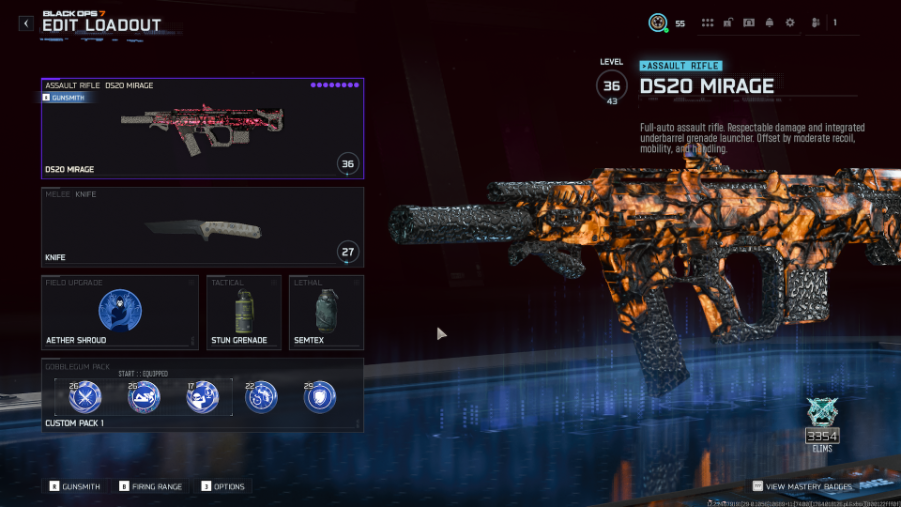Select the gobblegum showing a prone figure
Viewport: 901px width, 507px height.
[x=144, y=398]
